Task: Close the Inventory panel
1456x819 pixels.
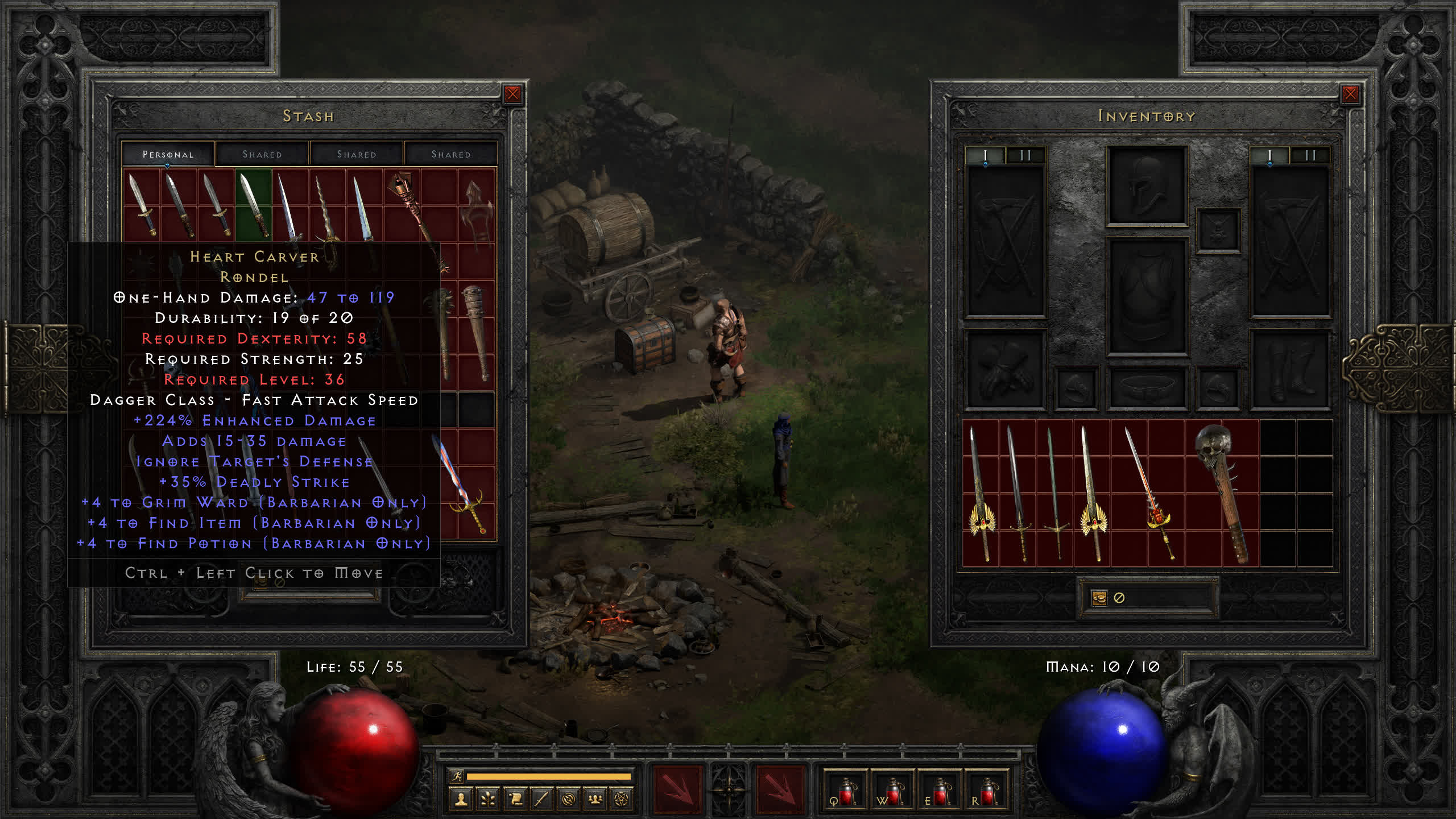Action: pyautogui.click(x=1350, y=94)
